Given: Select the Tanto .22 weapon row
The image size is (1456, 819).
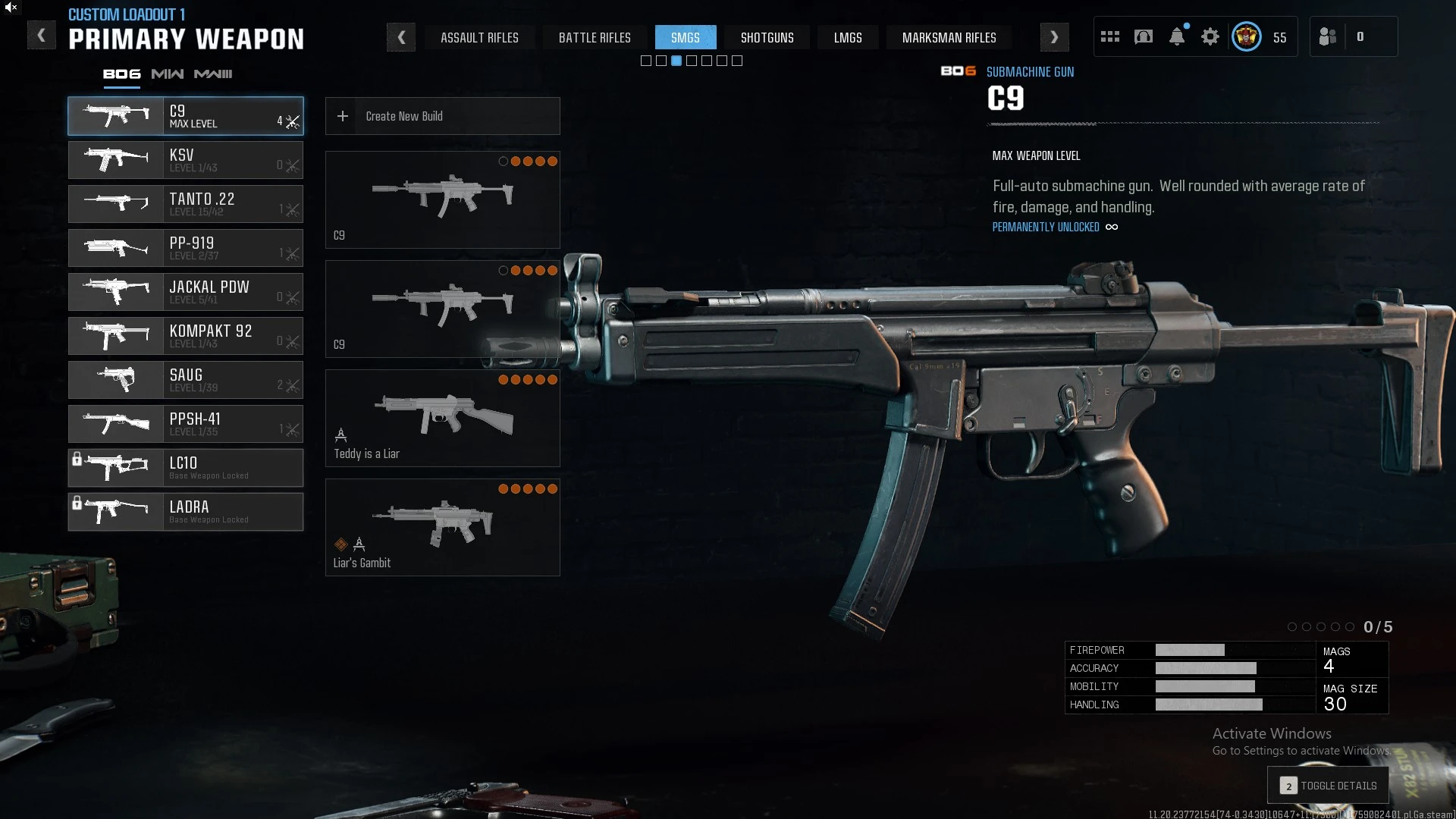Looking at the screenshot, I should pyautogui.click(x=186, y=204).
